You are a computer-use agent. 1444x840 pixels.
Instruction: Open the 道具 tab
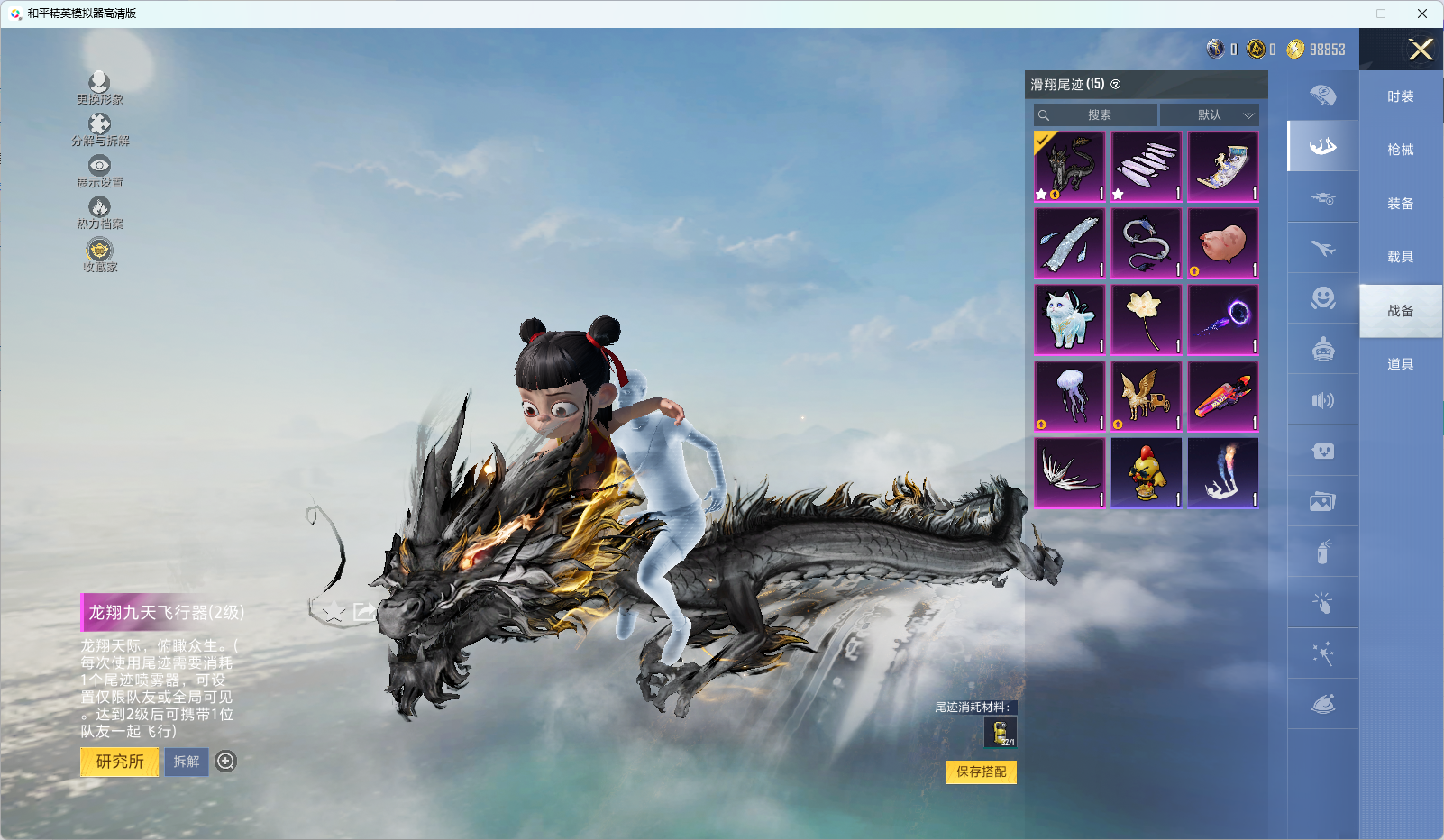[1400, 364]
